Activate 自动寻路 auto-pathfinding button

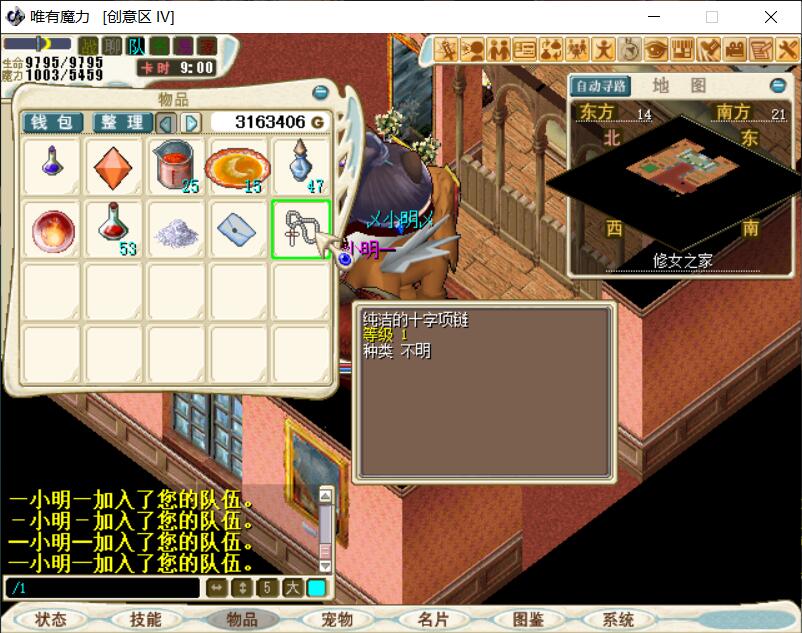click(601, 86)
